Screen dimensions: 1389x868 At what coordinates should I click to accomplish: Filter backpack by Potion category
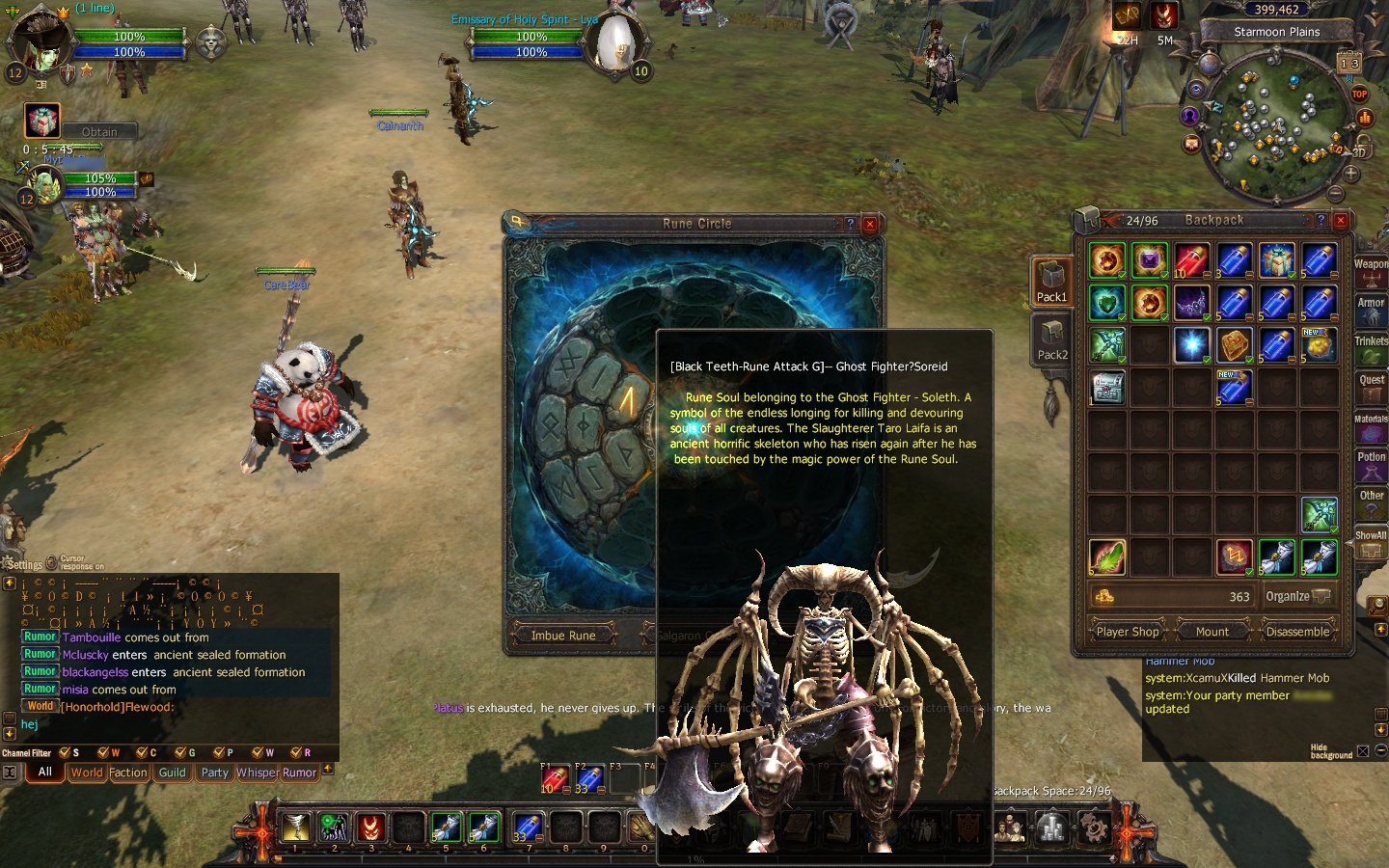coord(1371,463)
